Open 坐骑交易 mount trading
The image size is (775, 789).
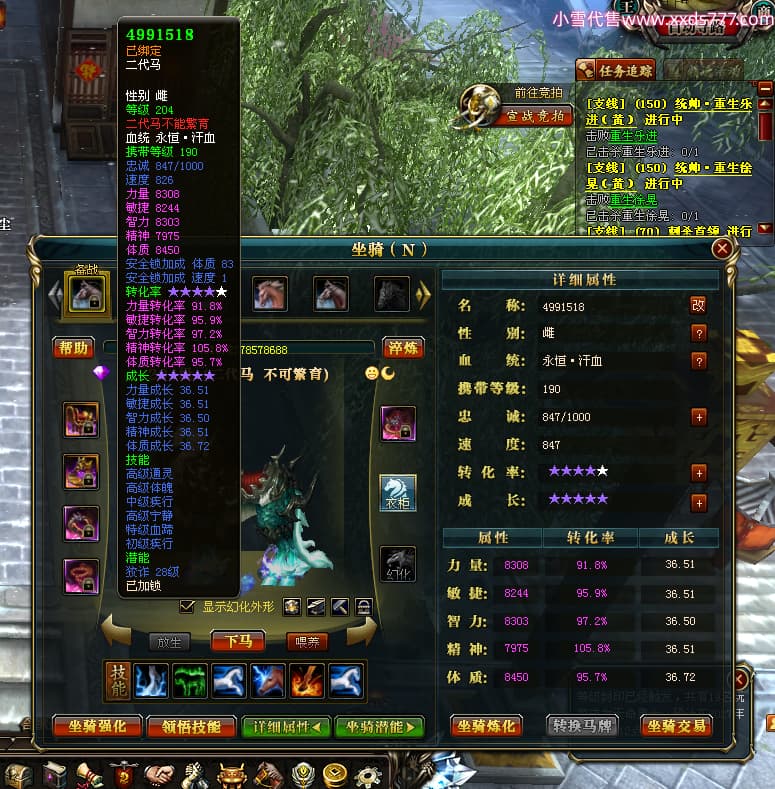676,727
